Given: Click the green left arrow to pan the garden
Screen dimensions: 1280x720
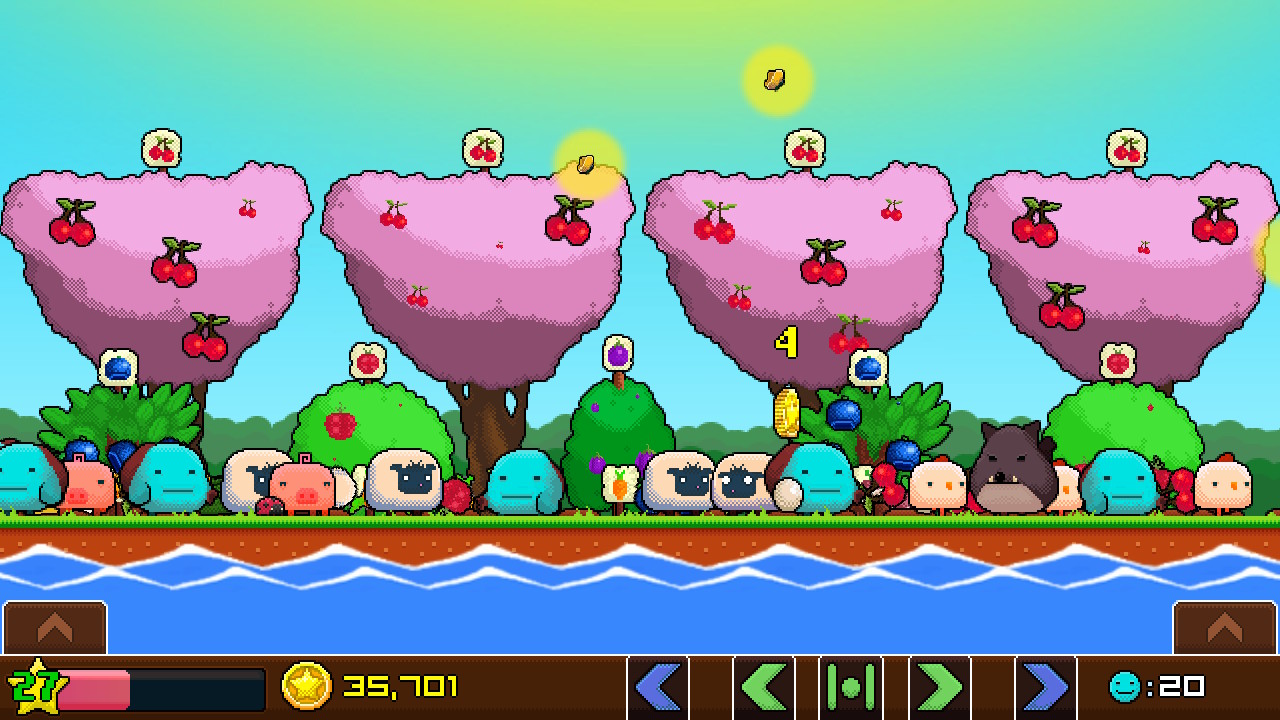Looking at the screenshot, I should point(763,687).
